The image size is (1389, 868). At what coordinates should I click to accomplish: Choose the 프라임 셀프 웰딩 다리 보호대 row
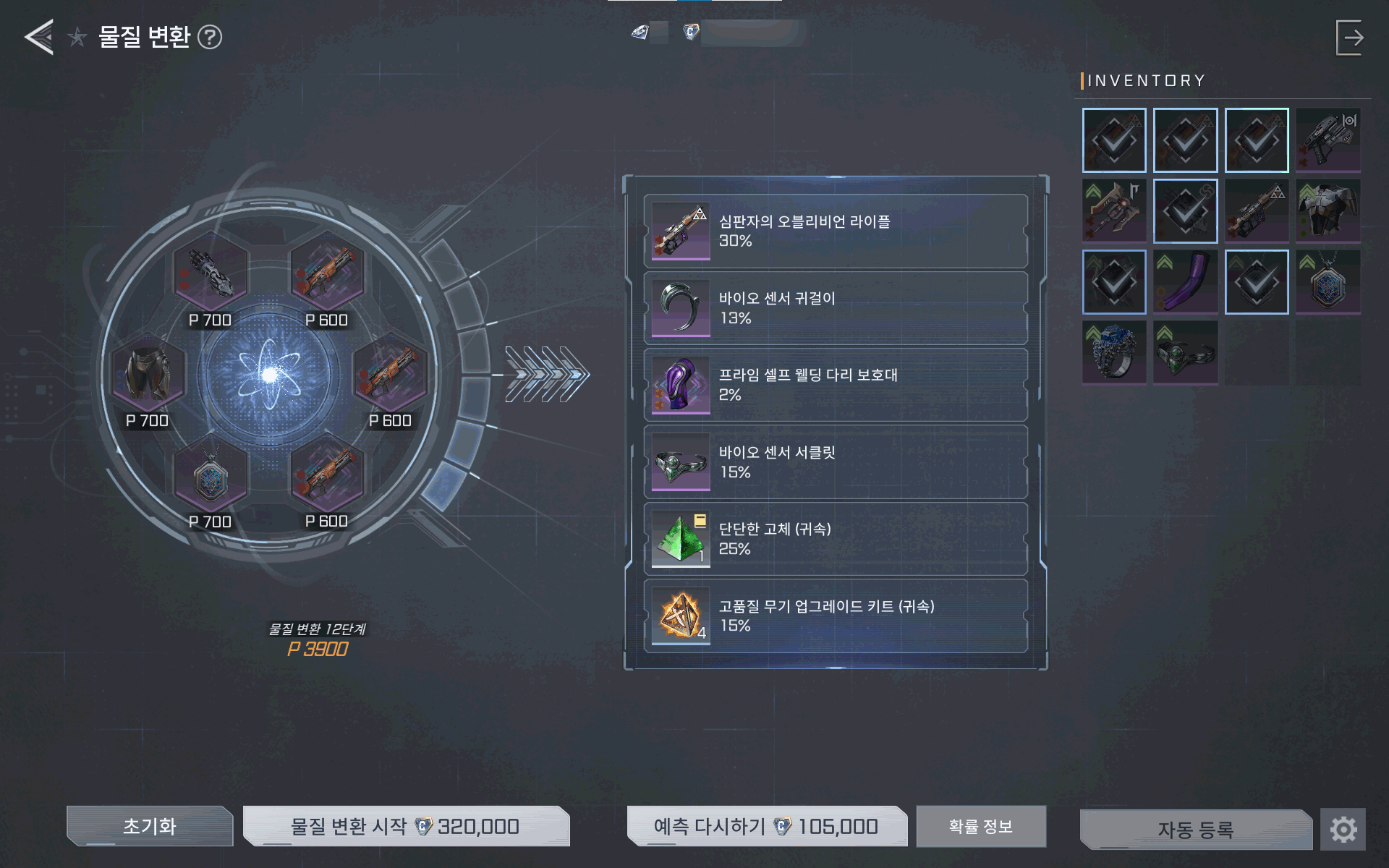(836, 385)
